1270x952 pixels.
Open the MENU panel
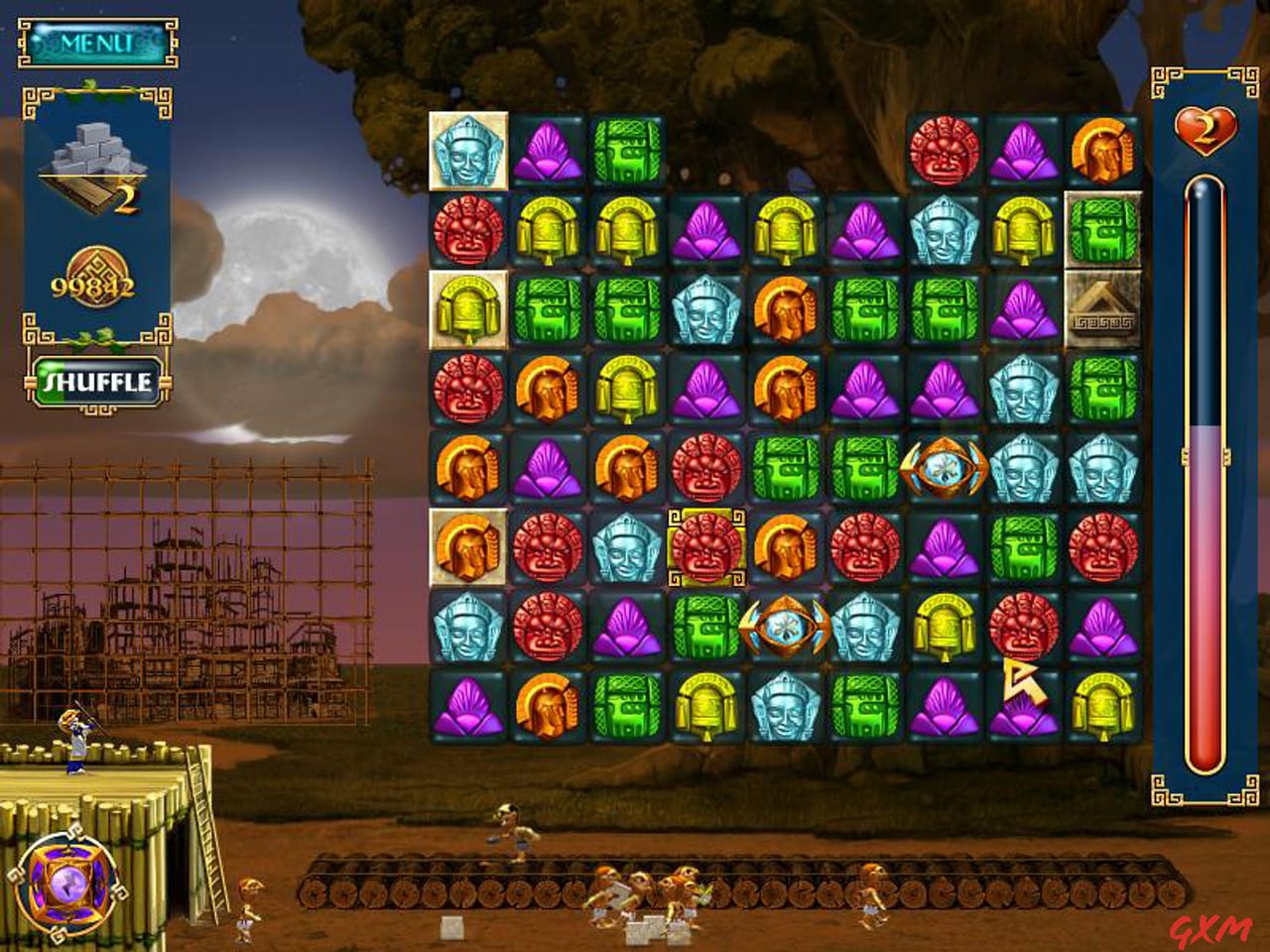[x=94, y=43]
